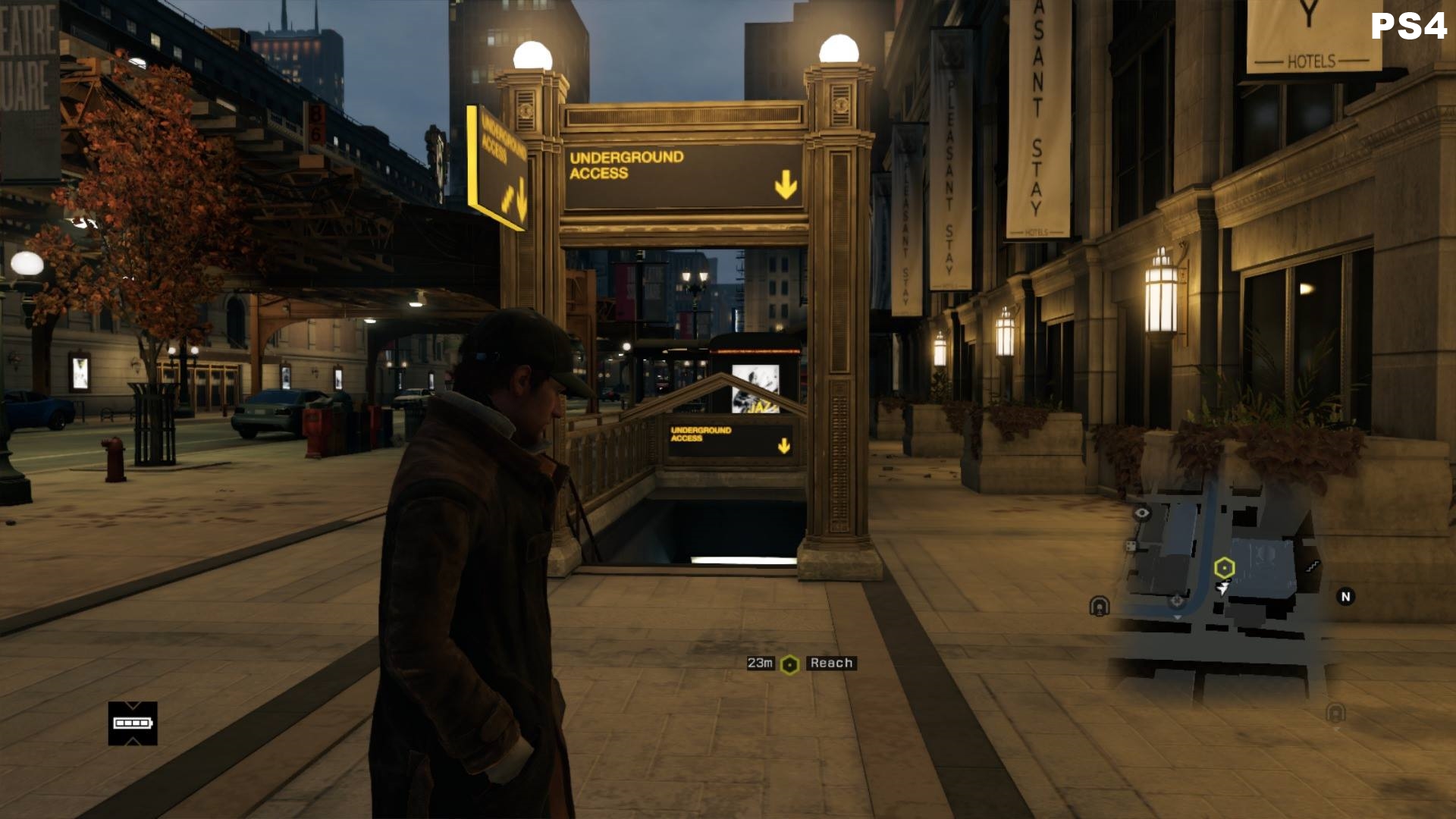This screenshot has height=819, width=1456.
Task: Click the brighter tunnel icon beside the minimap
Action: coord(1099,606)
